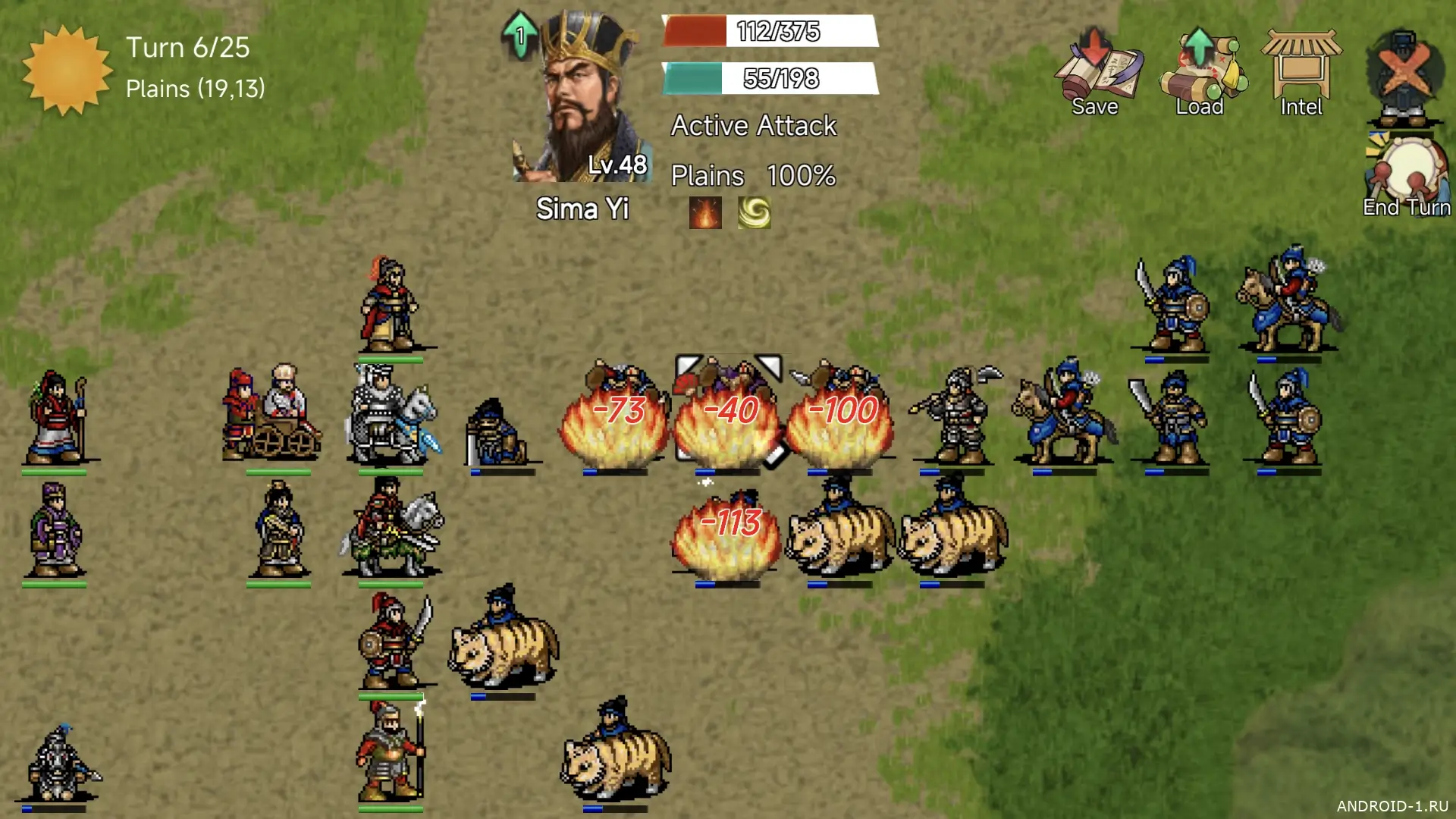This screenshot has width=1456, height=819.
Task: Click the crossed-out soldier icon
Action: click(1404, 74)
